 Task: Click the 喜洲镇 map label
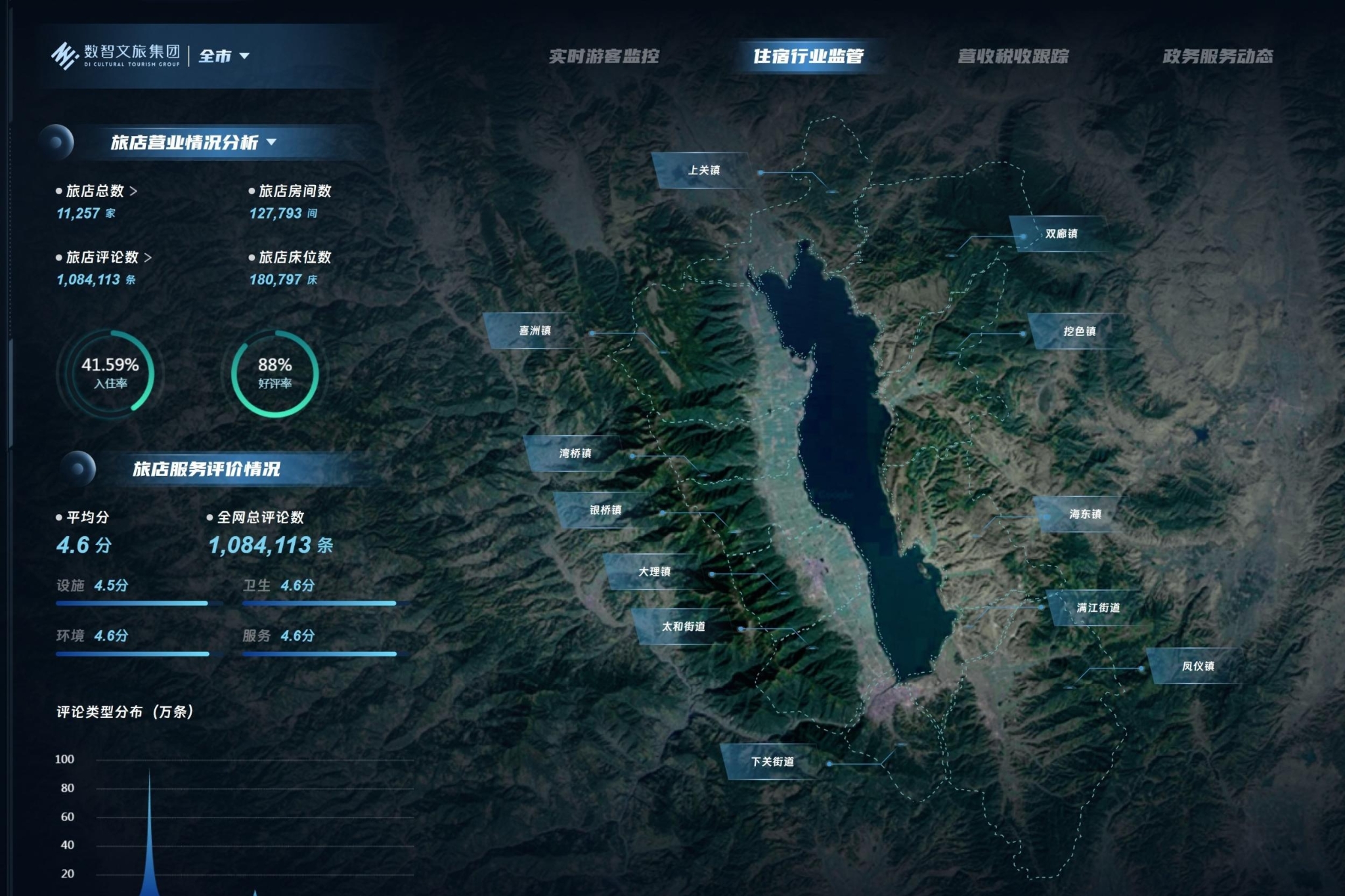click(x=535, y=331)
